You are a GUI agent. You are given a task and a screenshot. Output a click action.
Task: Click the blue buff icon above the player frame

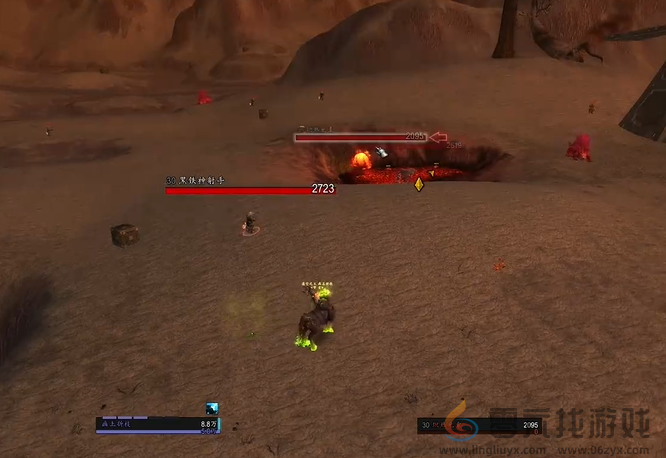(x=213, y=408)
